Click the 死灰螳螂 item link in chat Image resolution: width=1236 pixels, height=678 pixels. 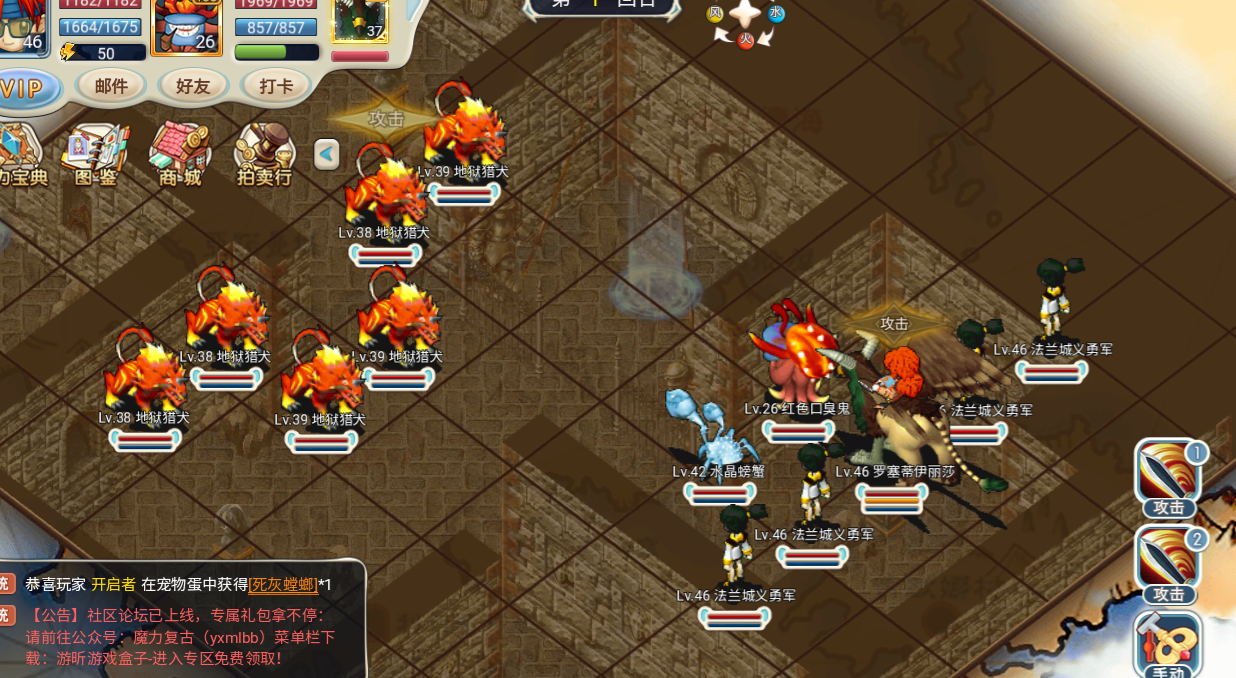(283, 585)
